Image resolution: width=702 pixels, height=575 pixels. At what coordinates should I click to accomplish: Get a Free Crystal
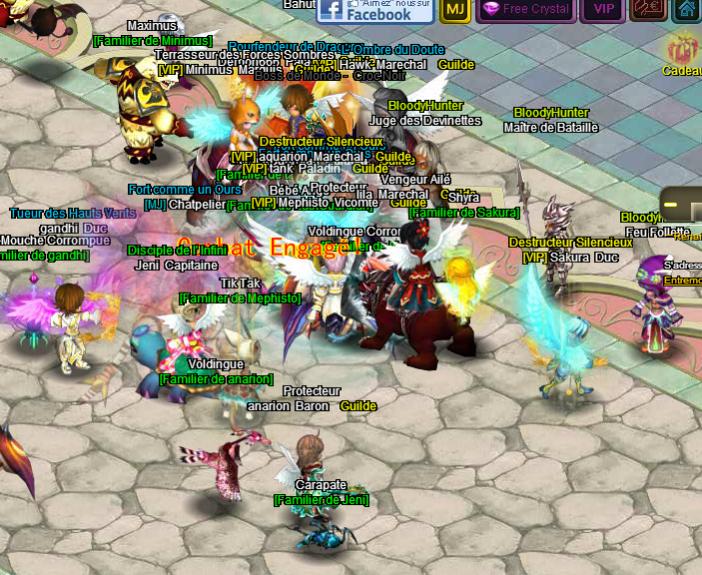tap(525, 10)
